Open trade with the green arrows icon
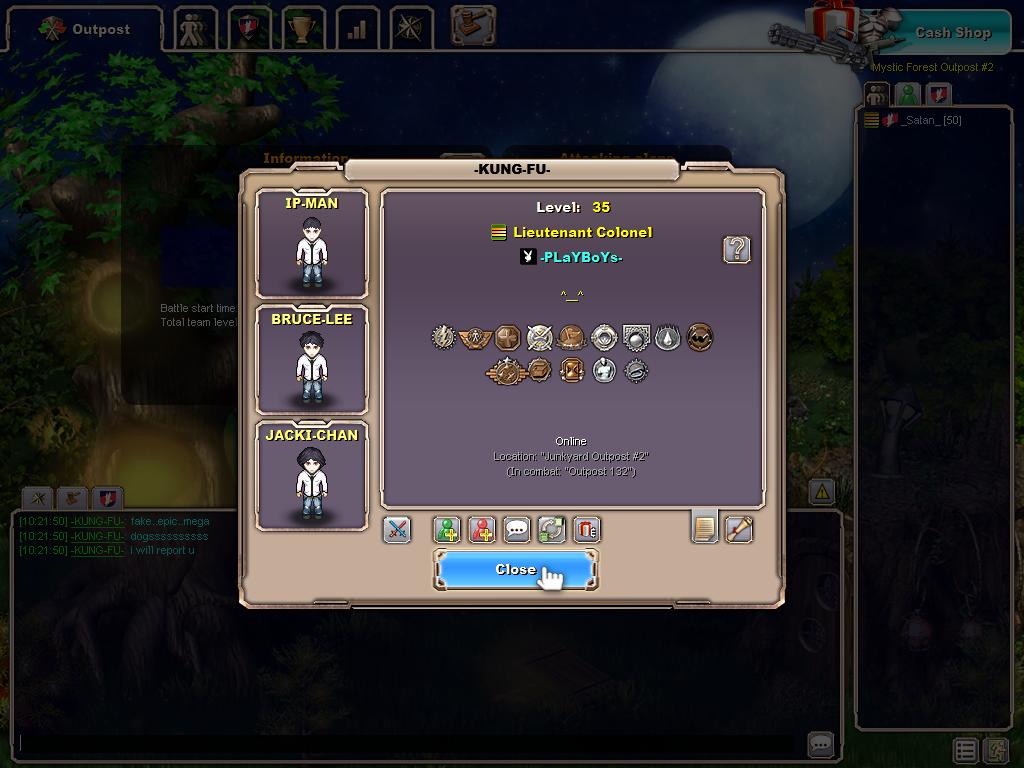The image size is (1024, 768). click(552, 529)
